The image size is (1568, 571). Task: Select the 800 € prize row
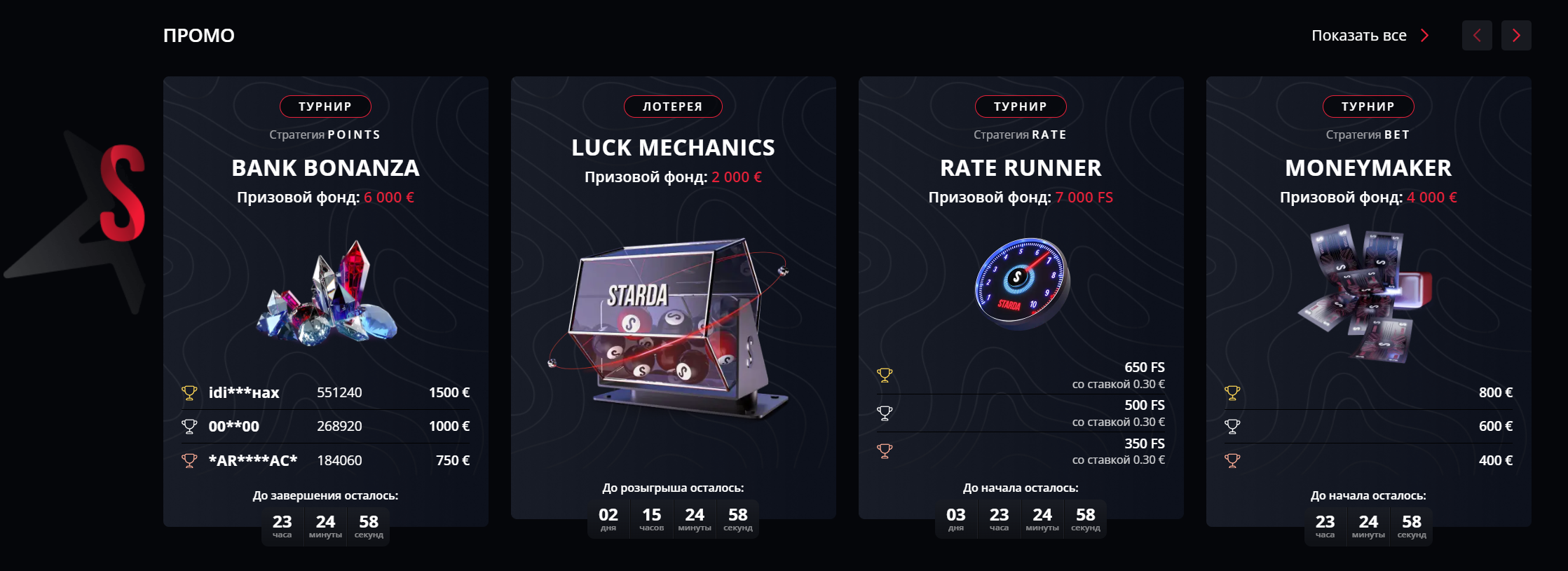1368,392
